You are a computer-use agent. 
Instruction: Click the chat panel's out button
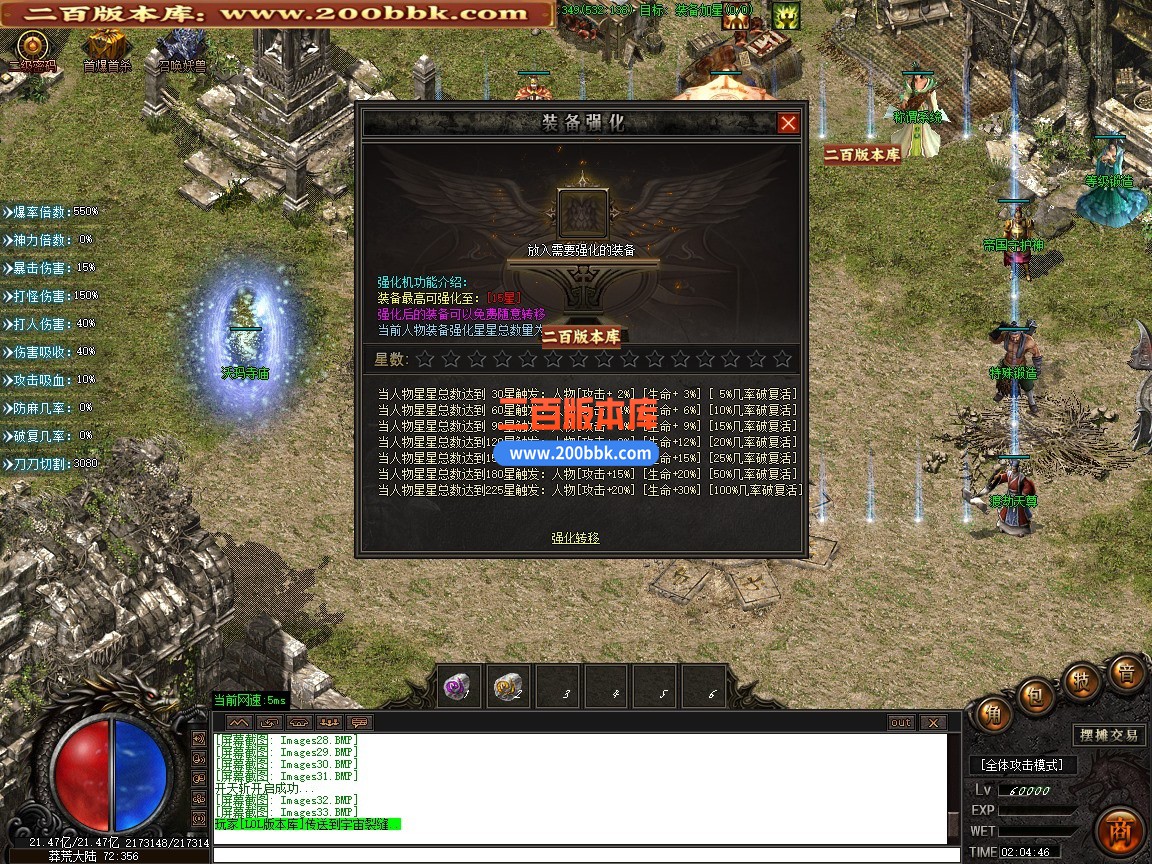tap(901, 723)
